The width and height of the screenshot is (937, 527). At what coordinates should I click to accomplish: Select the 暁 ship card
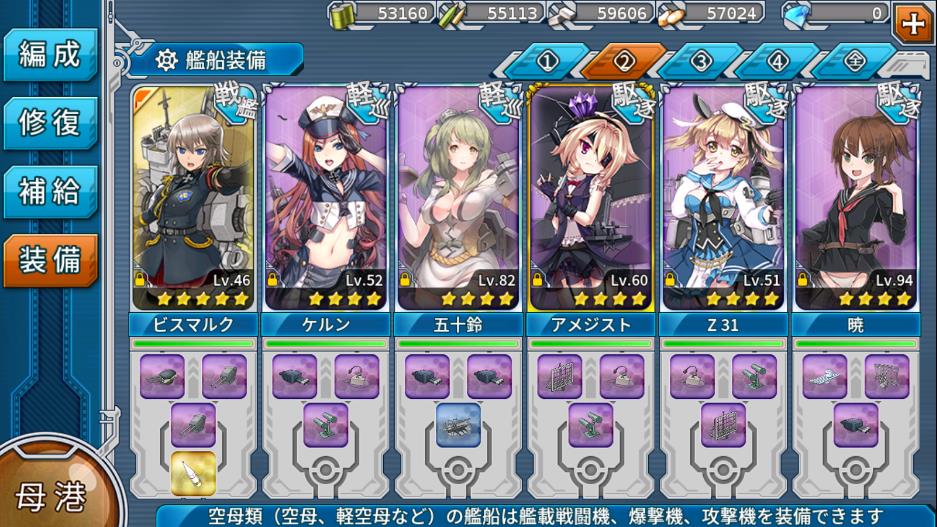(856, 198)
